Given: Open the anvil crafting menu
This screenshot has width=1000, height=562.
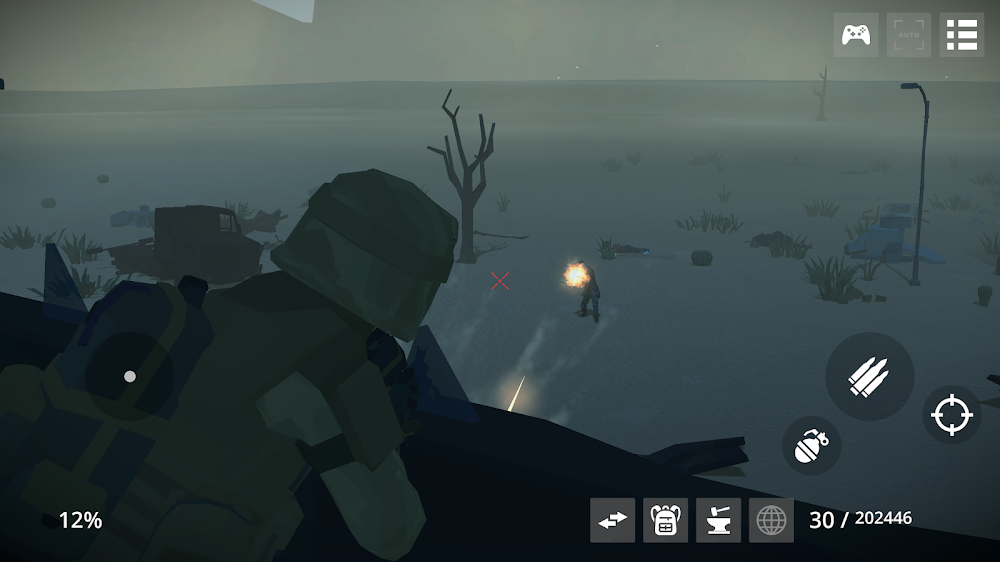Looking at the screenshot, I should pos(718,520).
